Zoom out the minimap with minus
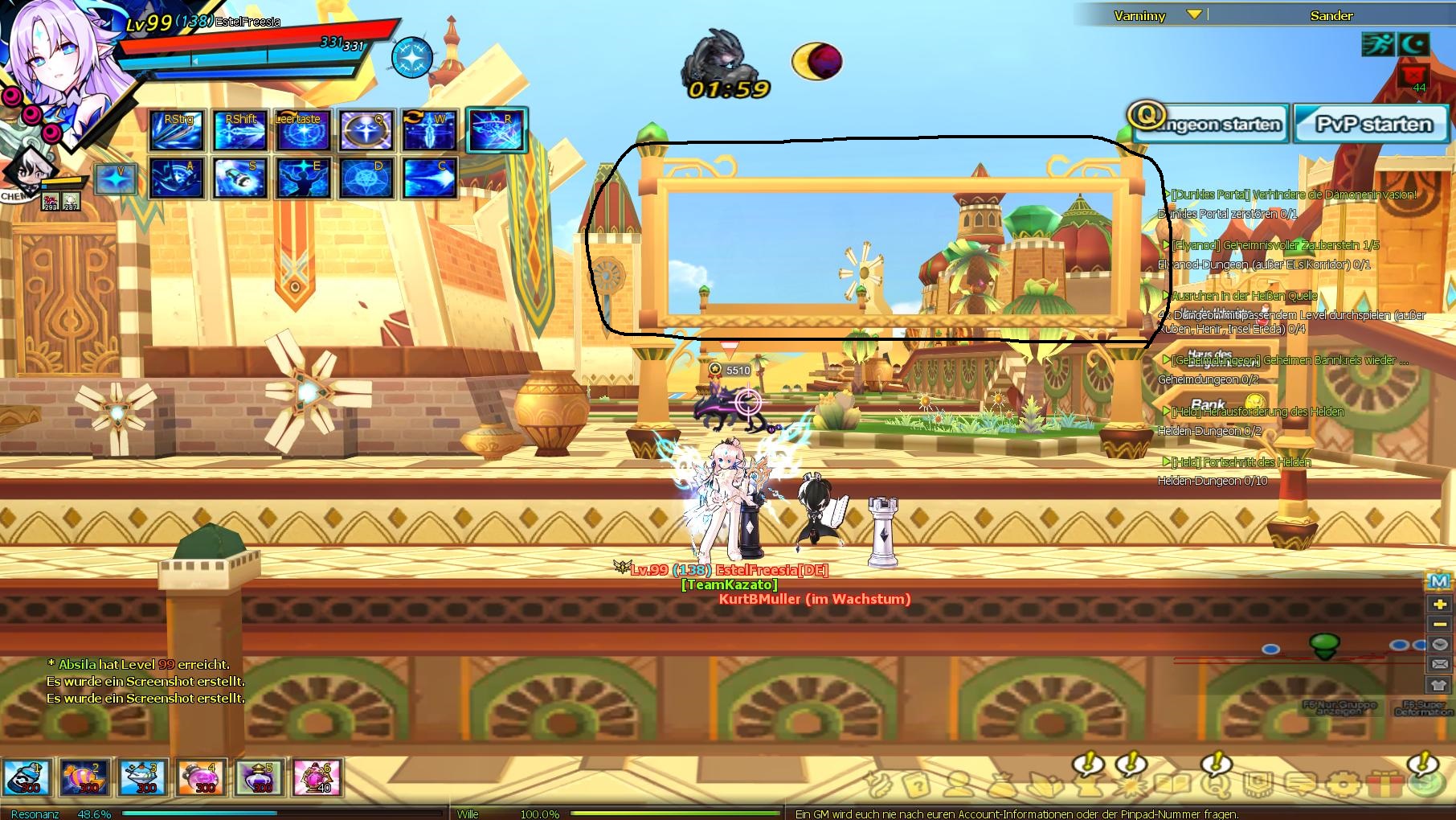 click(x=1439, y=624)
